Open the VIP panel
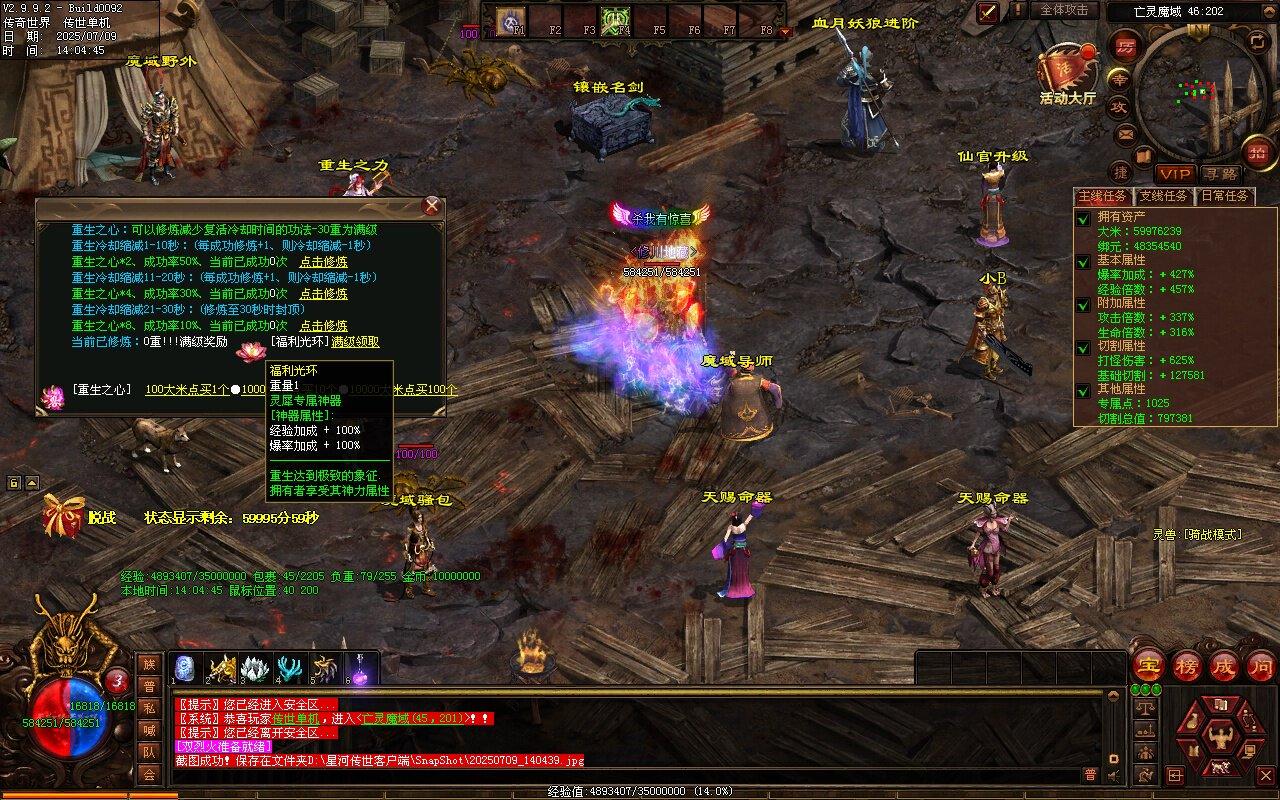 1175,174
